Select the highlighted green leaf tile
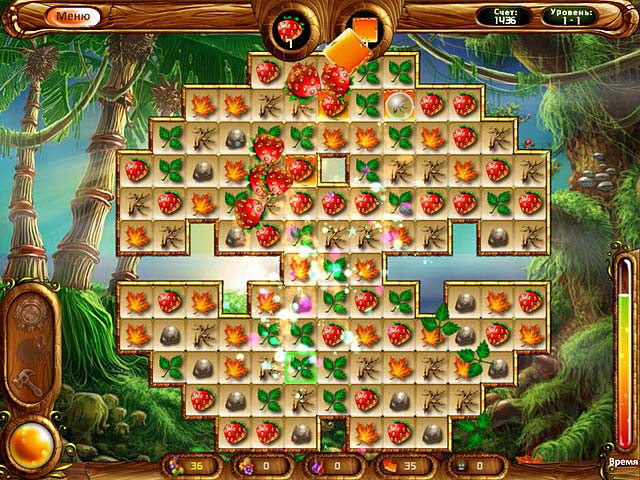 [301, 367]
